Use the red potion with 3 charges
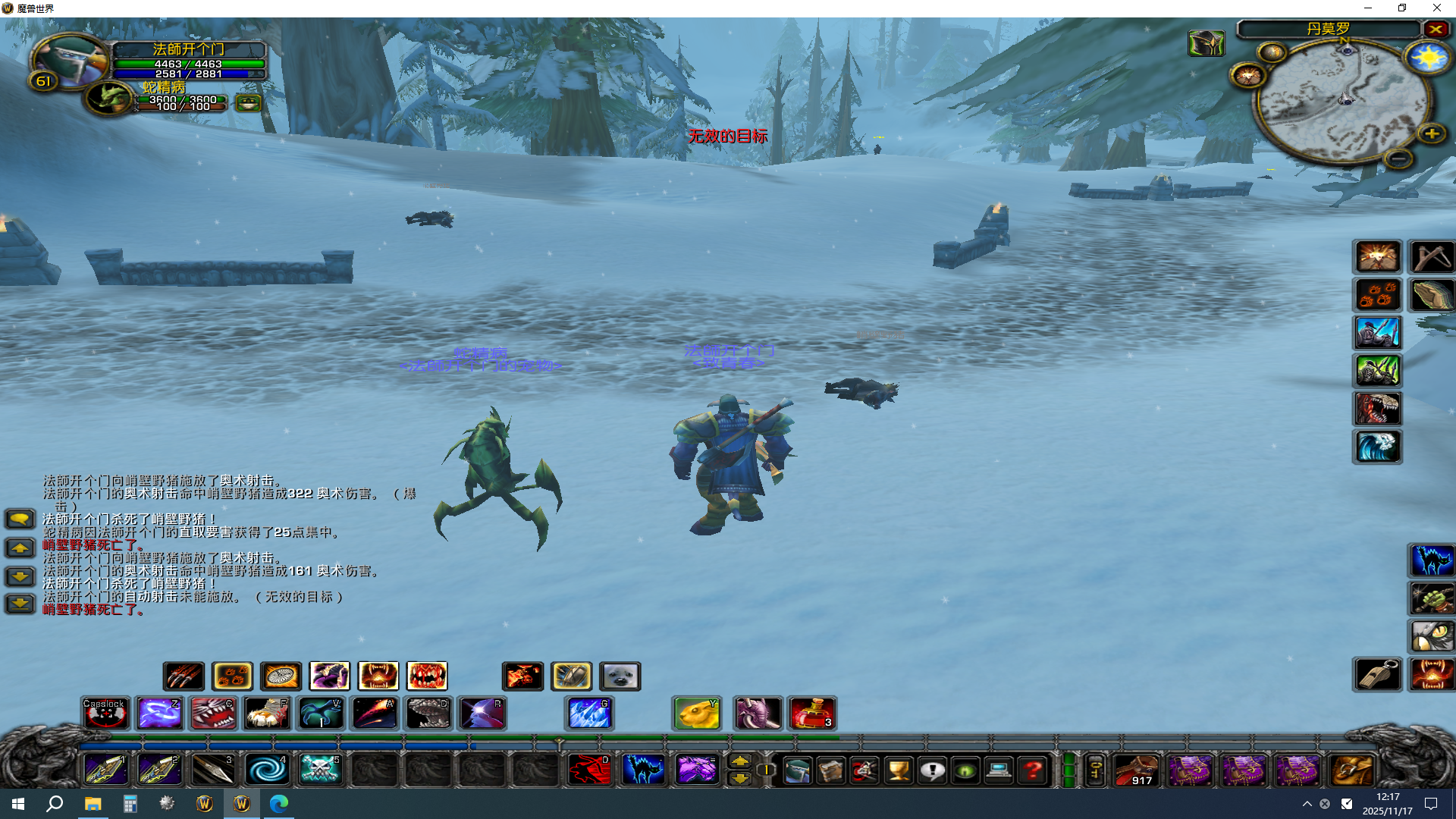 tap(811, 714)
